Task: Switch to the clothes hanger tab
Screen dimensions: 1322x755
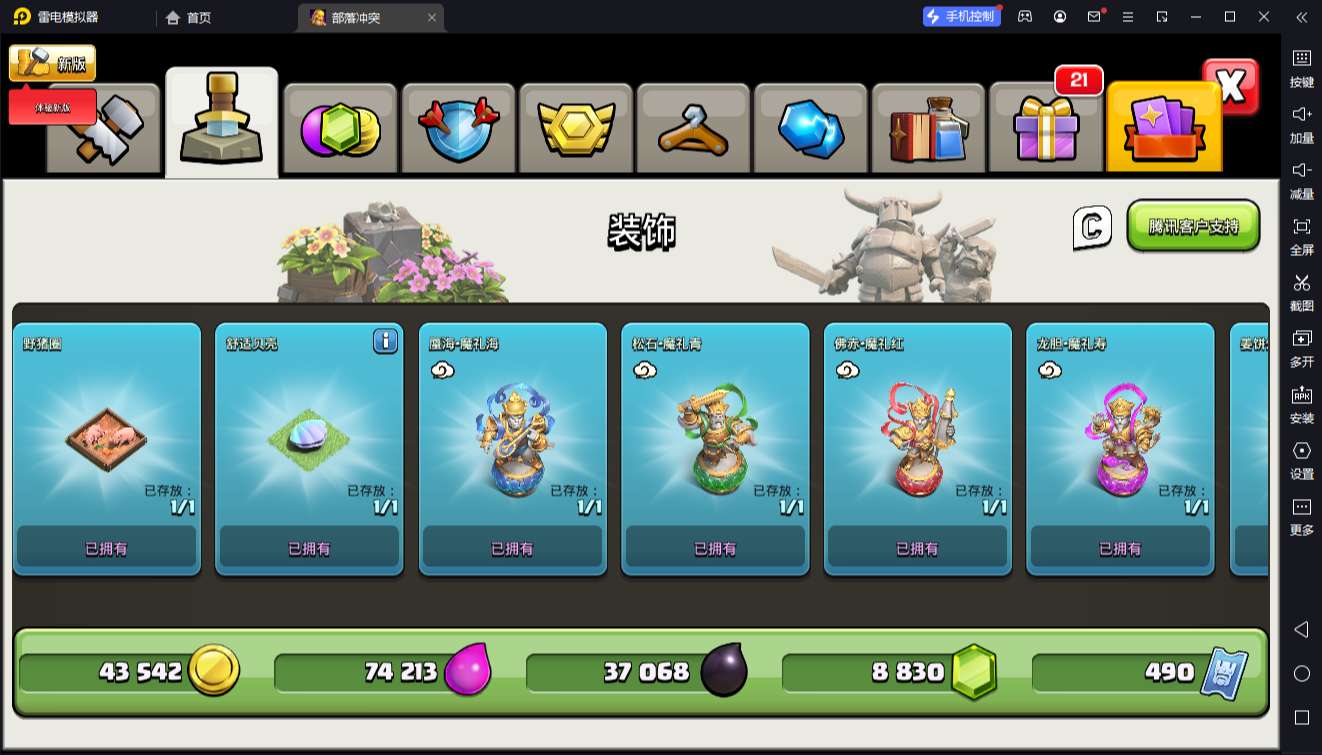Action: point(693,130)
